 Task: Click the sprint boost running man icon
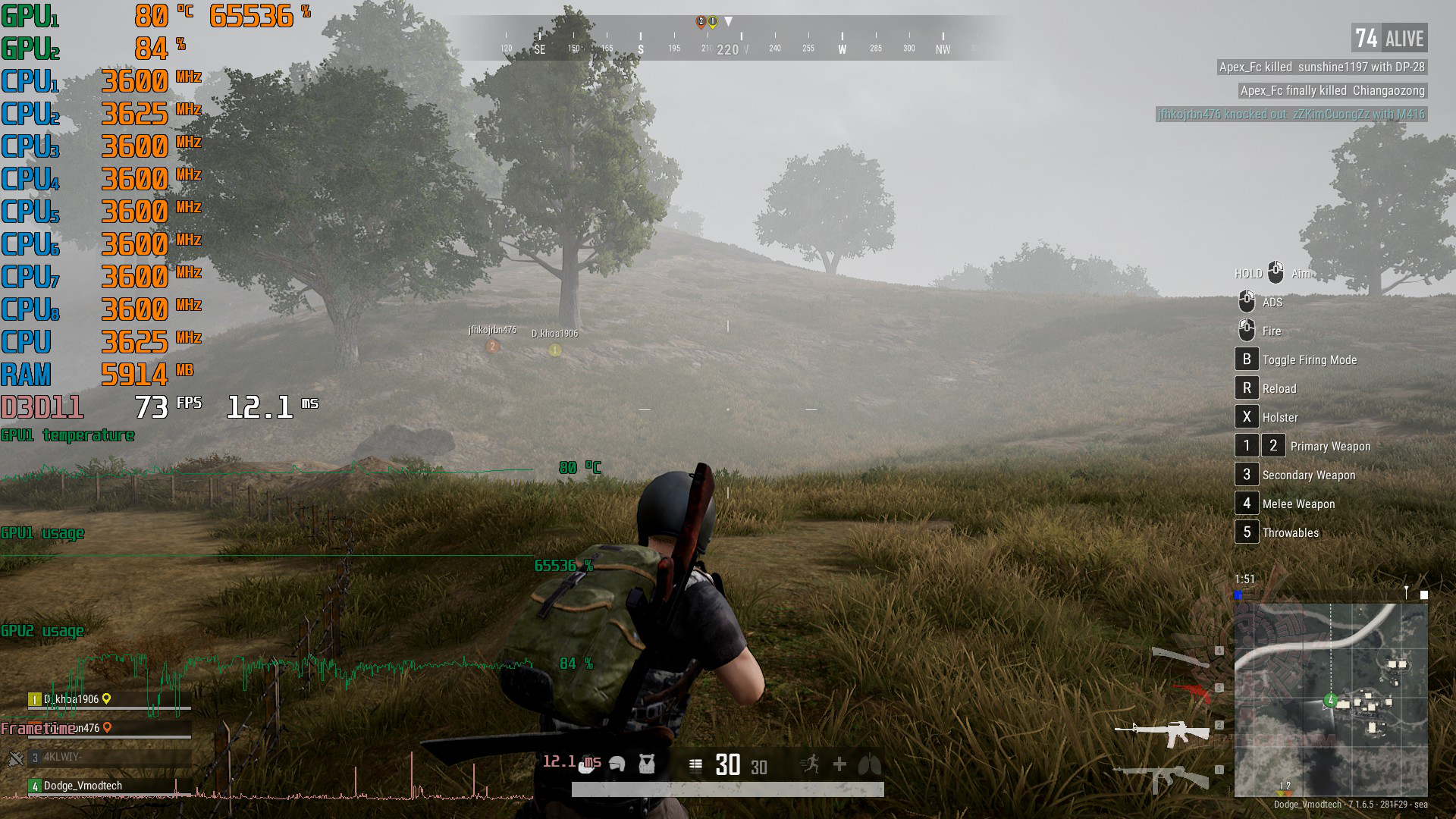(811, 764)
